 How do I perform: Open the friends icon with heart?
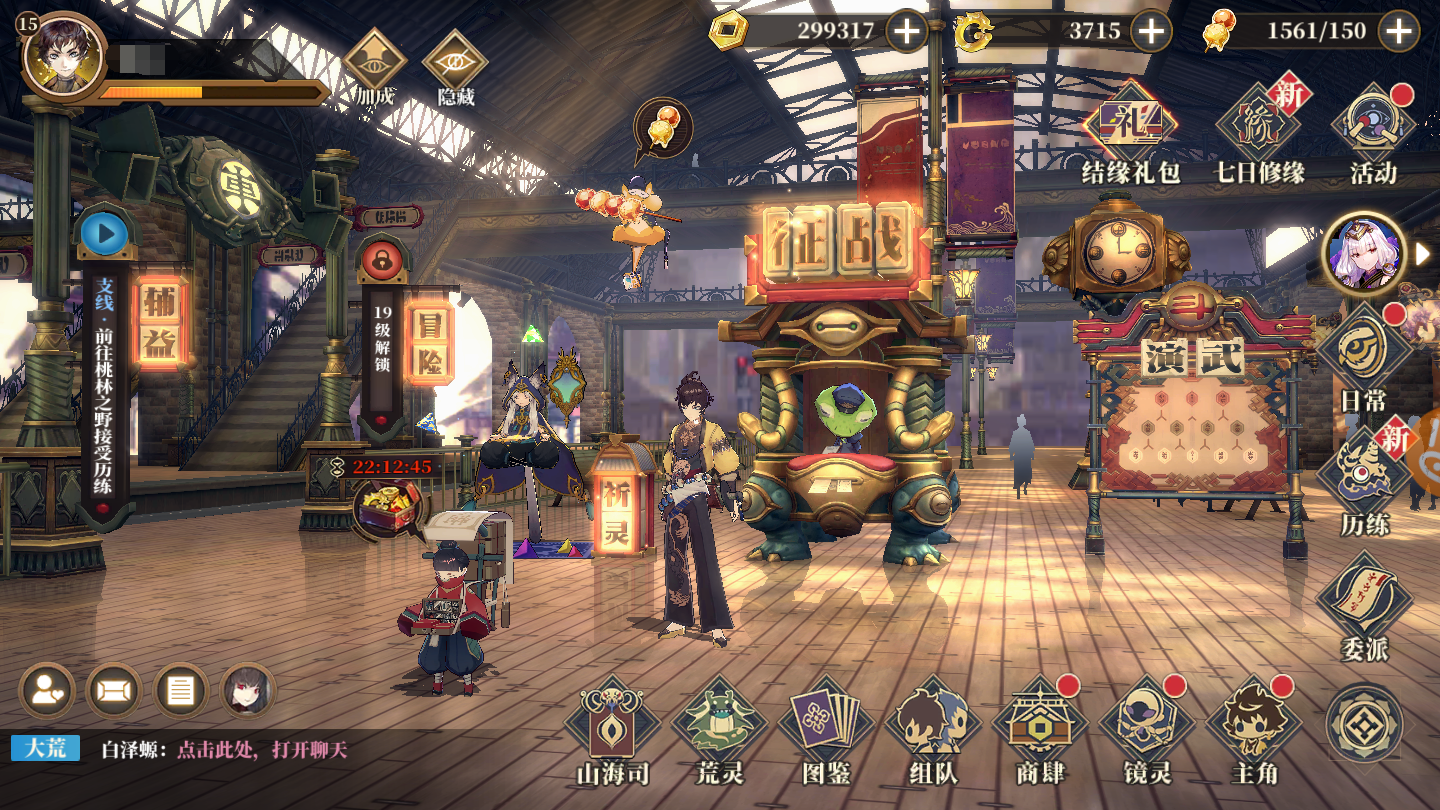coord(47,690)
